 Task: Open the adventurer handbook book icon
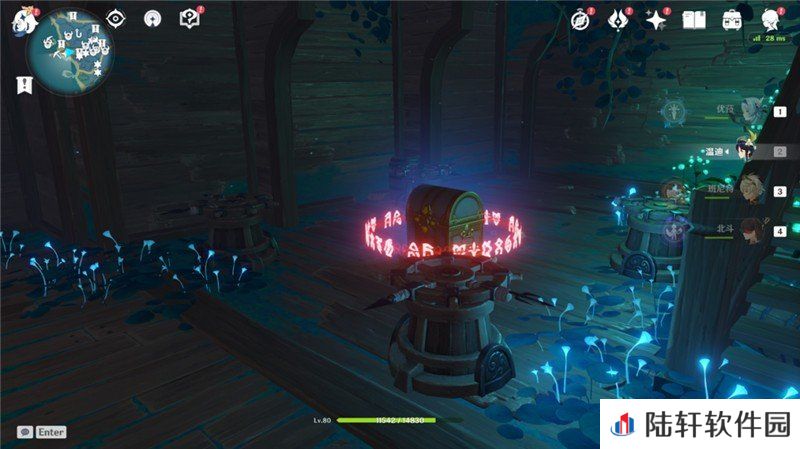[x=694, y=19]
